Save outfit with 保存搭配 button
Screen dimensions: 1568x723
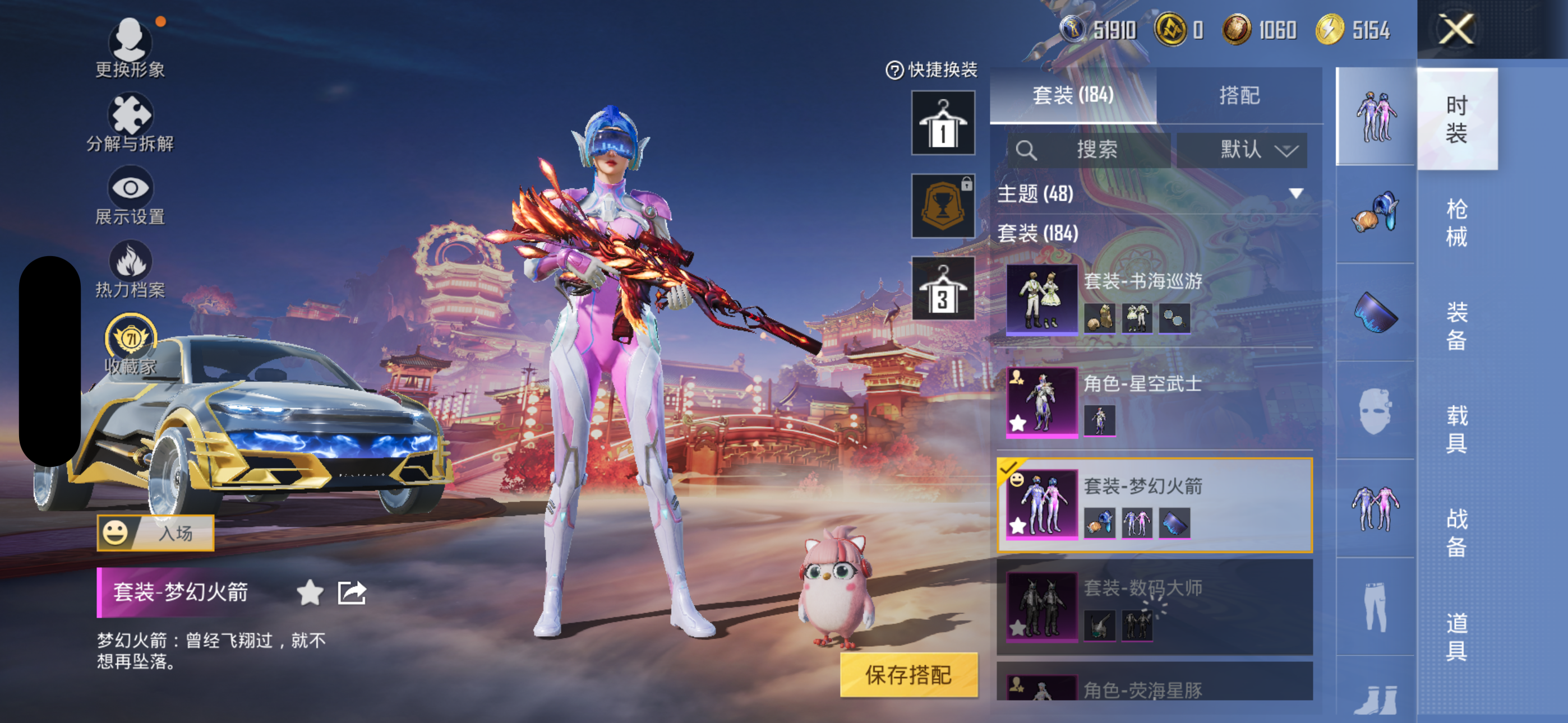(x=908, y=674)
